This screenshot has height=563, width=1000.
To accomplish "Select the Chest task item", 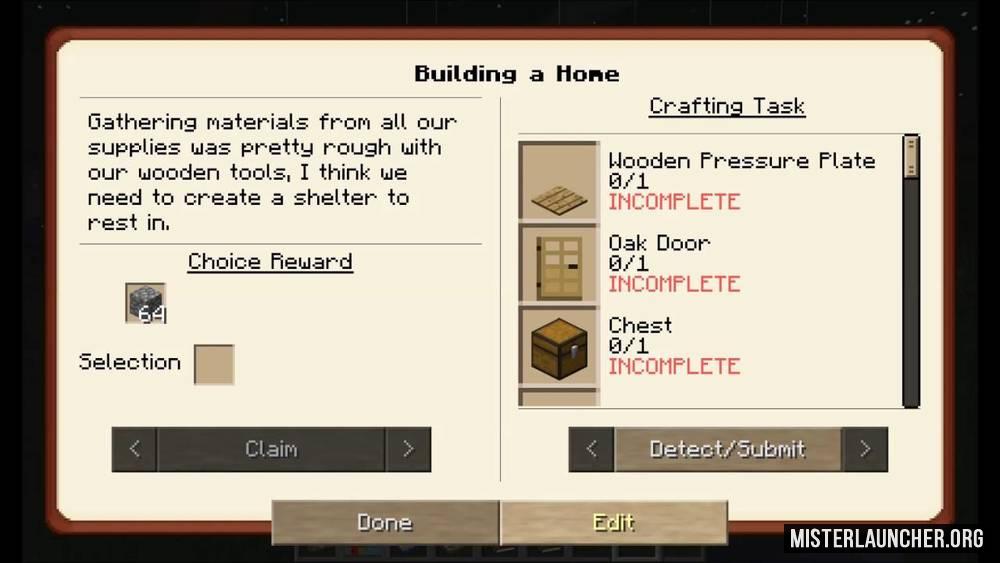I will (559, 345).
